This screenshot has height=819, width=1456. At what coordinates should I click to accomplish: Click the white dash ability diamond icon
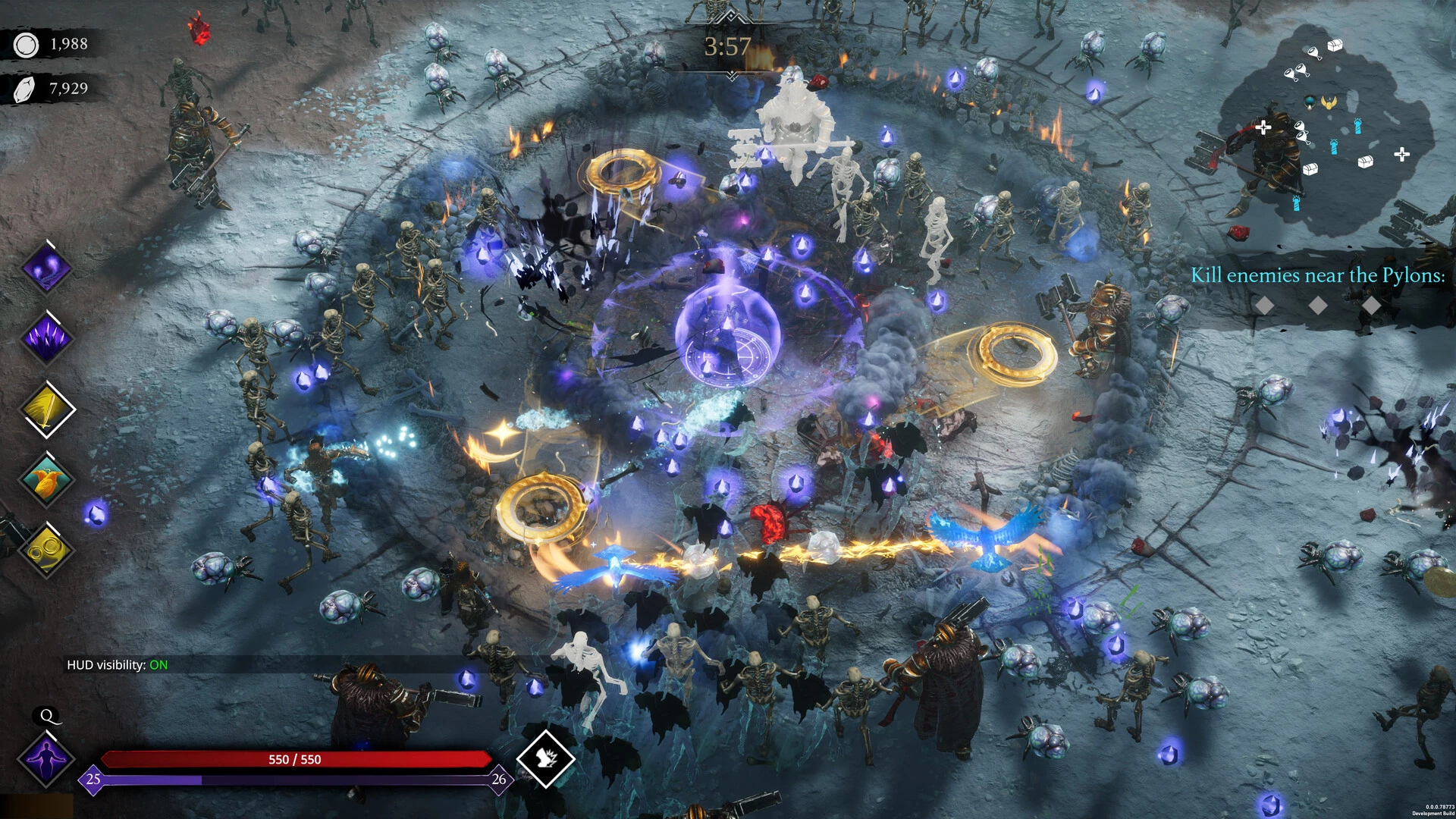[545, 758]
